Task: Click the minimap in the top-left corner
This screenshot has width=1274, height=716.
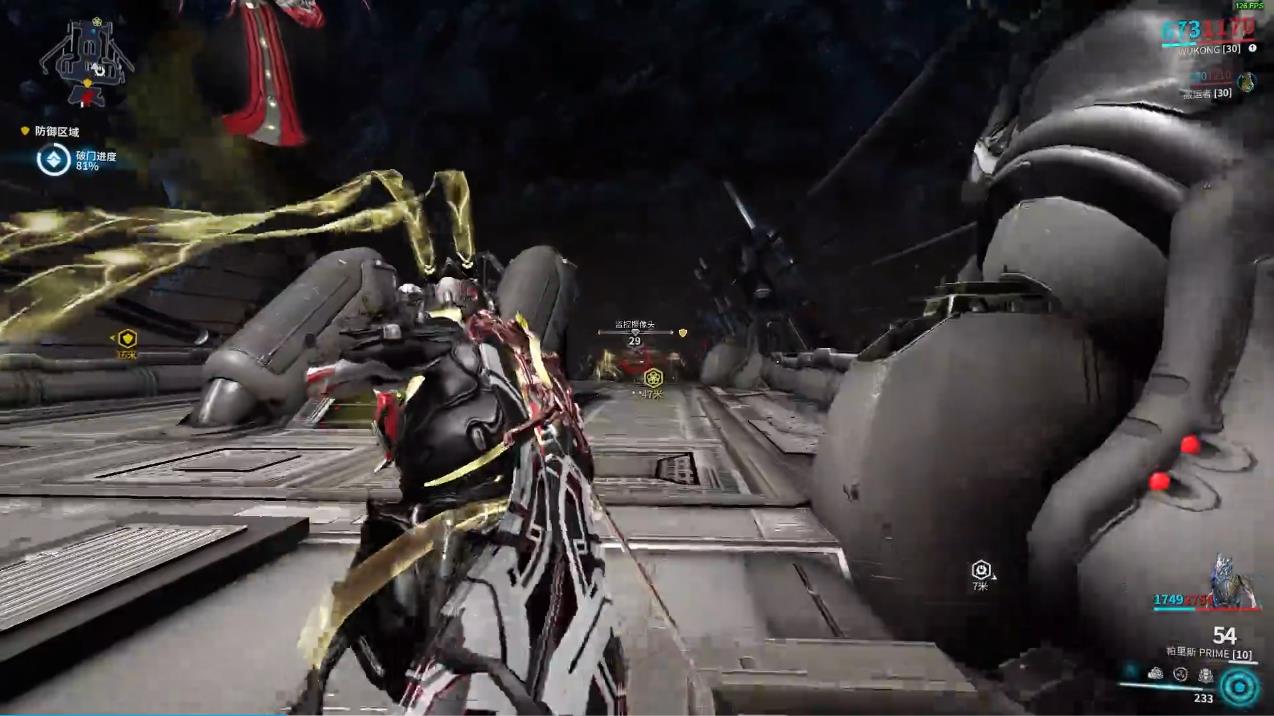Action: click(x=86, y=63)
